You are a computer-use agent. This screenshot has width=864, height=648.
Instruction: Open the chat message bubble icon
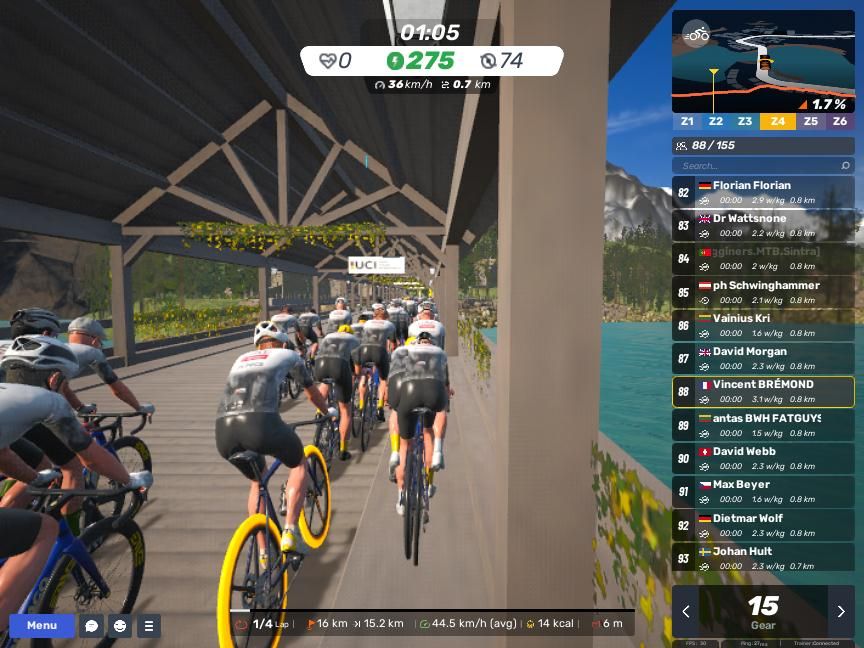tap(92, 626)
